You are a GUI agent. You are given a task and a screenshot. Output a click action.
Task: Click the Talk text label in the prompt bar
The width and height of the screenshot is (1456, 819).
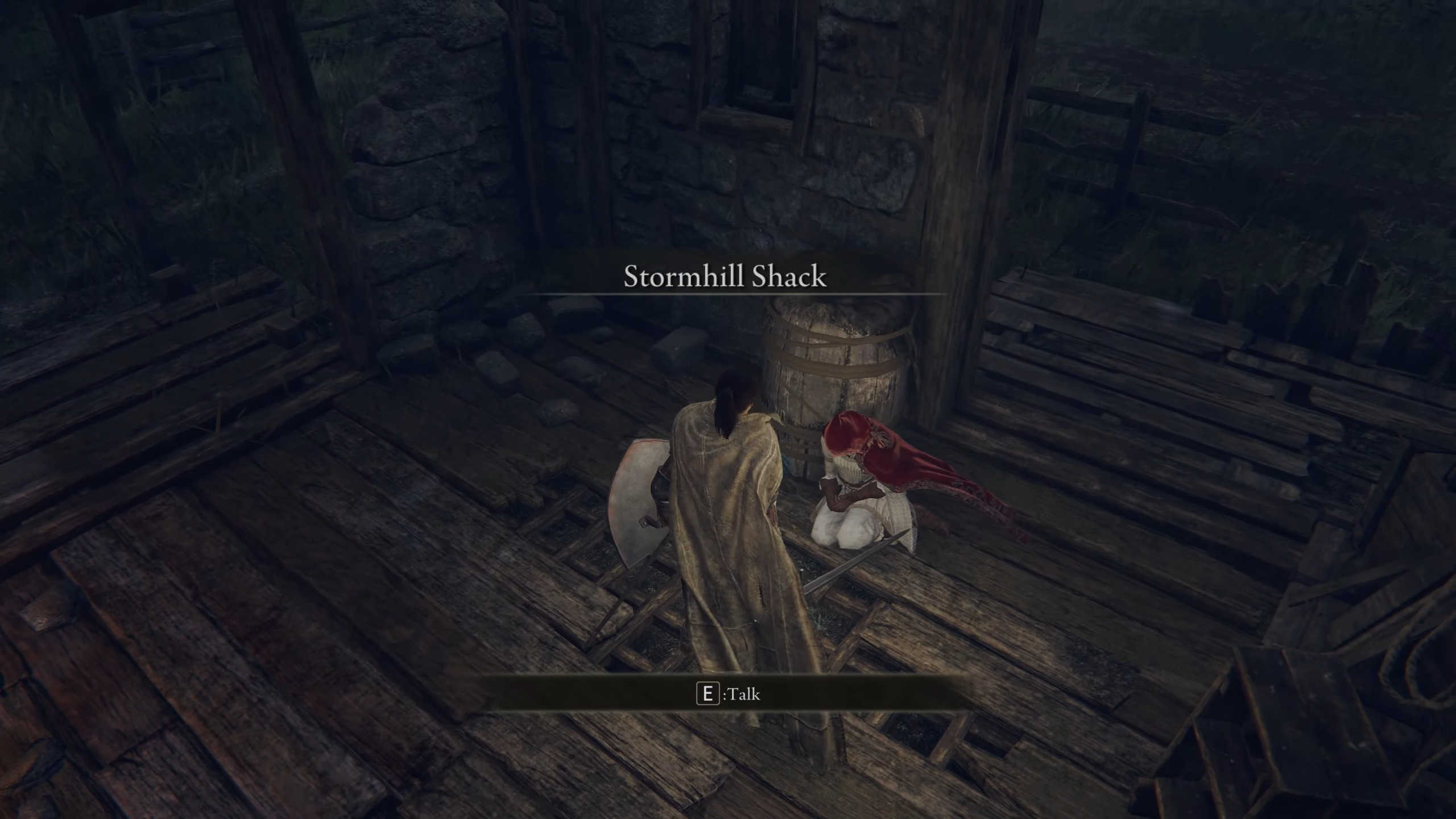point(746,694)
